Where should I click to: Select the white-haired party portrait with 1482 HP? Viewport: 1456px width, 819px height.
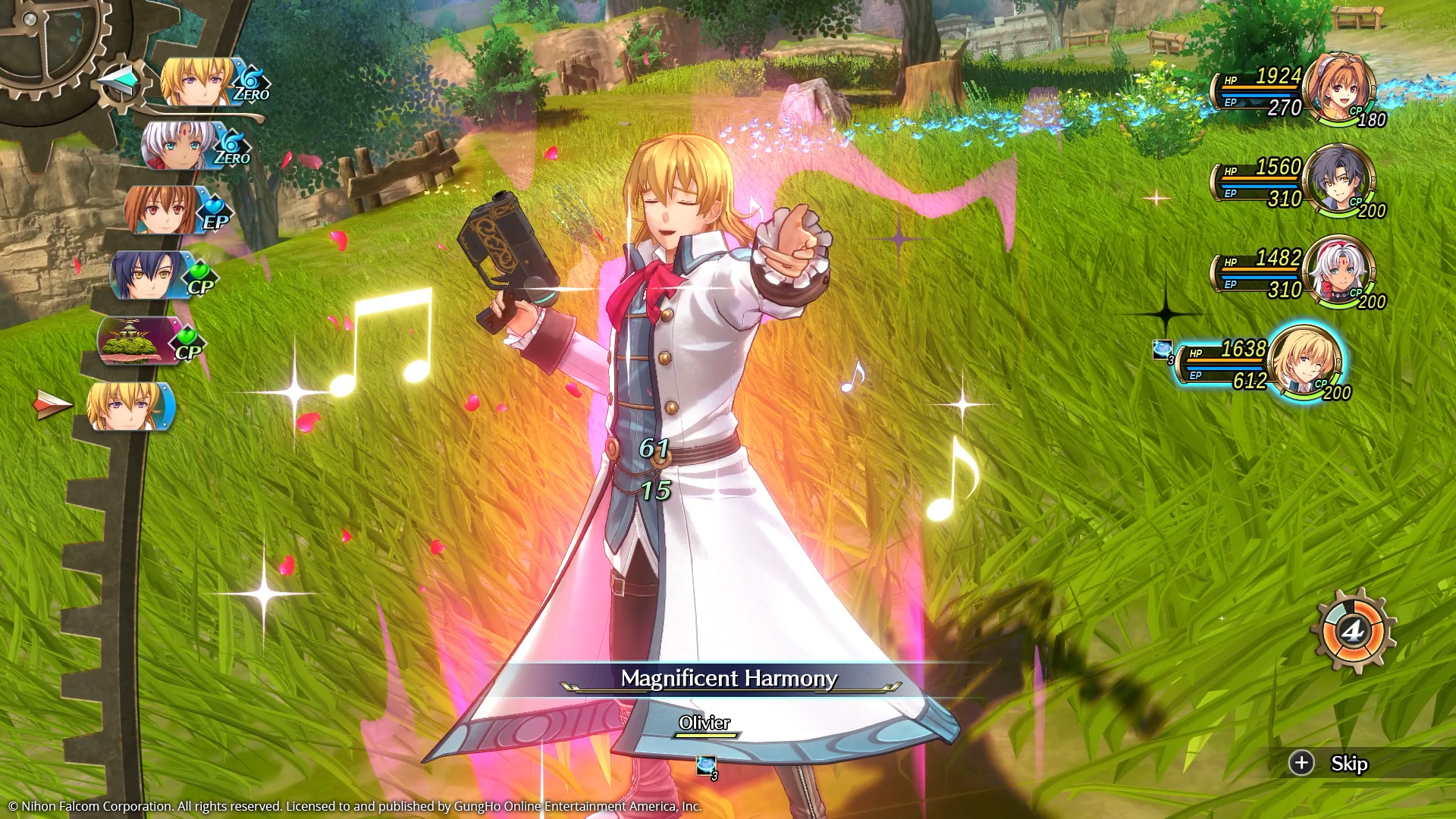(x=1338, y=271)
